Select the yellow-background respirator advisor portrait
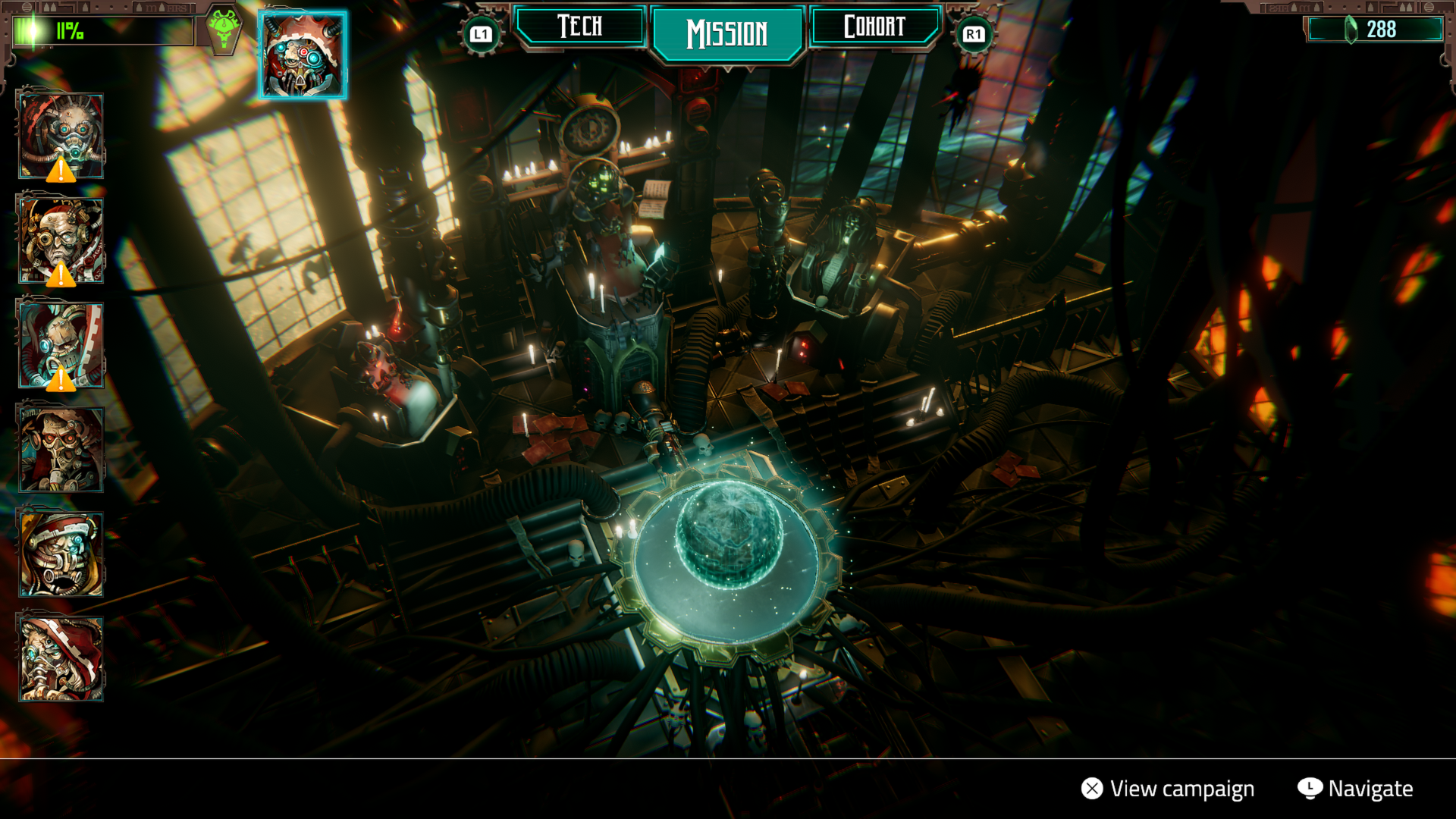Image resolution: width=1456 pixels, height=819 pixels. tap(61, 554)
